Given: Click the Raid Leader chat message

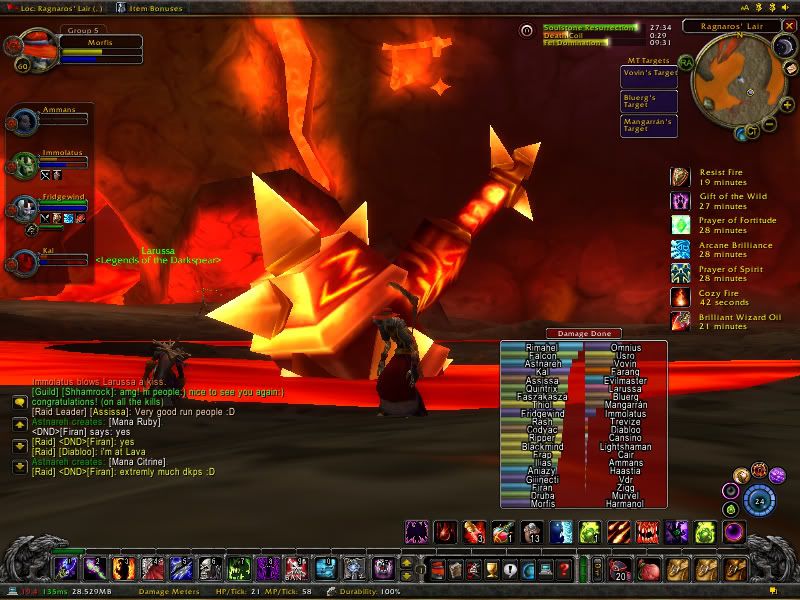Looking at the screenshot, I should pyautogui.click(x=130, y=410).
